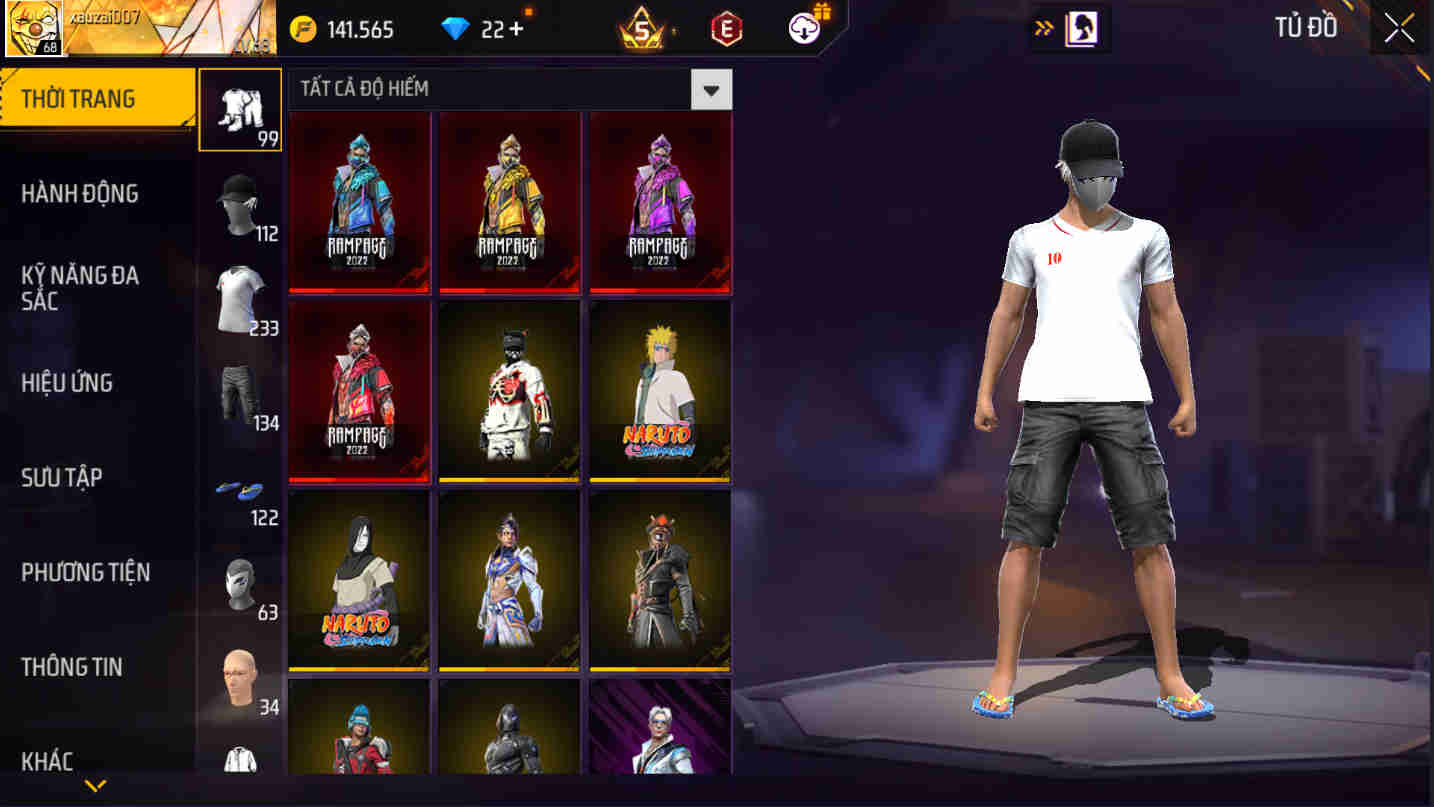
Task: Select the blue Rampage 2022 outfit thumbnail
Action: point(359,202)
